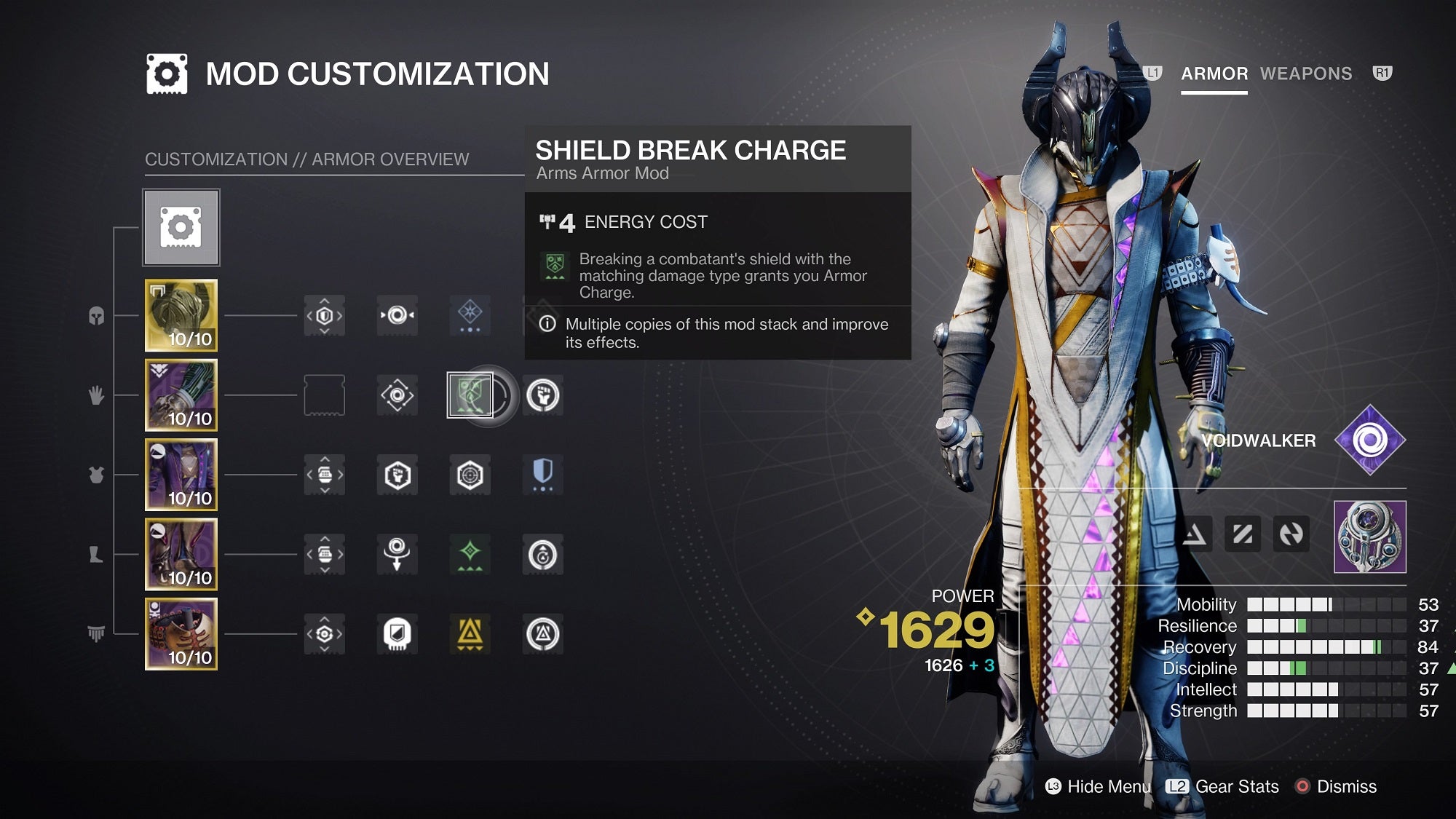The width and height of the screenshot is (1456, 819).
Task: Select the Ghost shell thumbnail
Action: 1369,537
